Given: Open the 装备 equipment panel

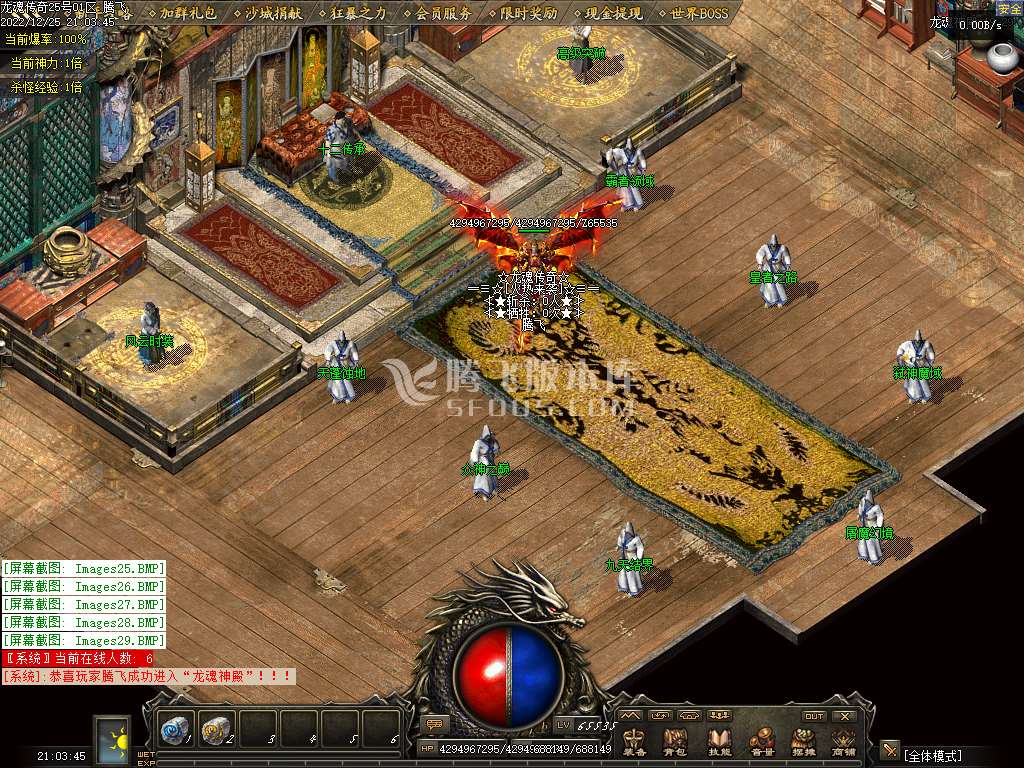Looking at the screenshot, I should coord(635,741).
